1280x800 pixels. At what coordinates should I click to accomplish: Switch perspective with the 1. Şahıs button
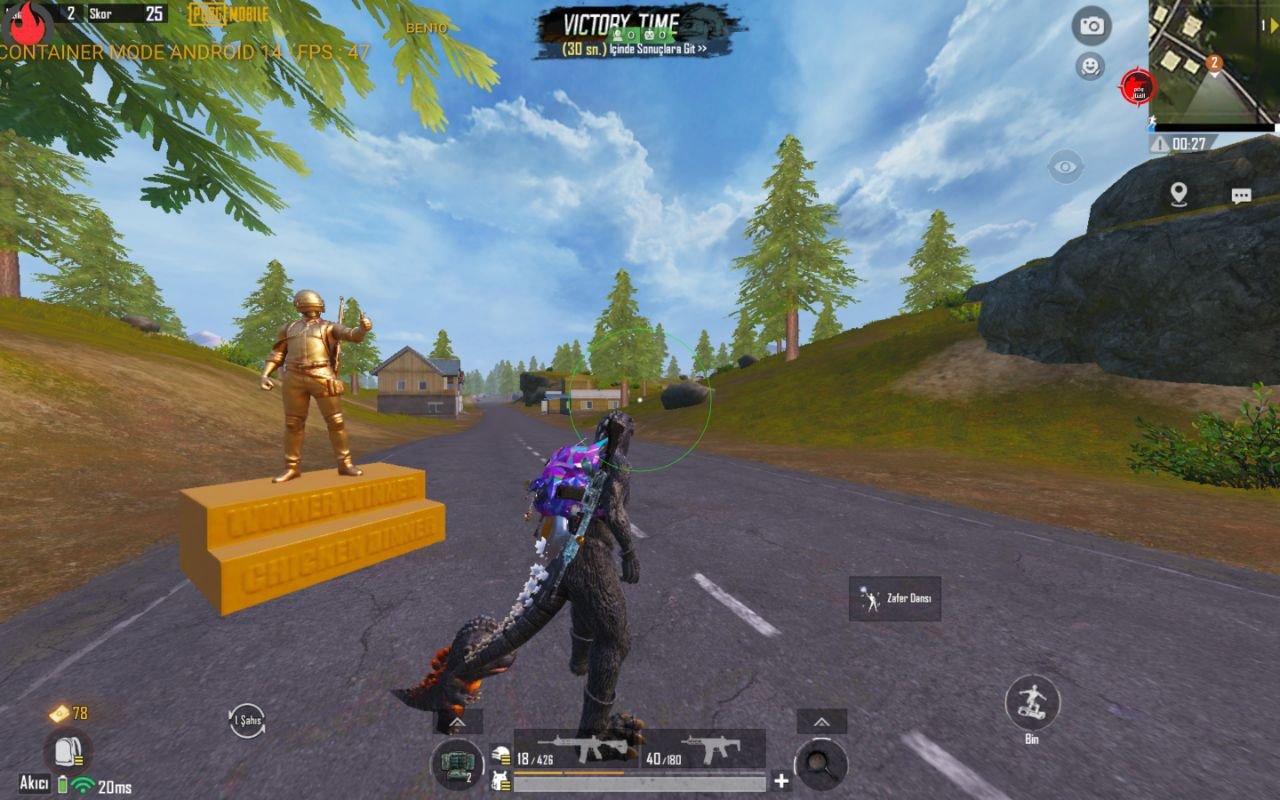pos(247,720)
